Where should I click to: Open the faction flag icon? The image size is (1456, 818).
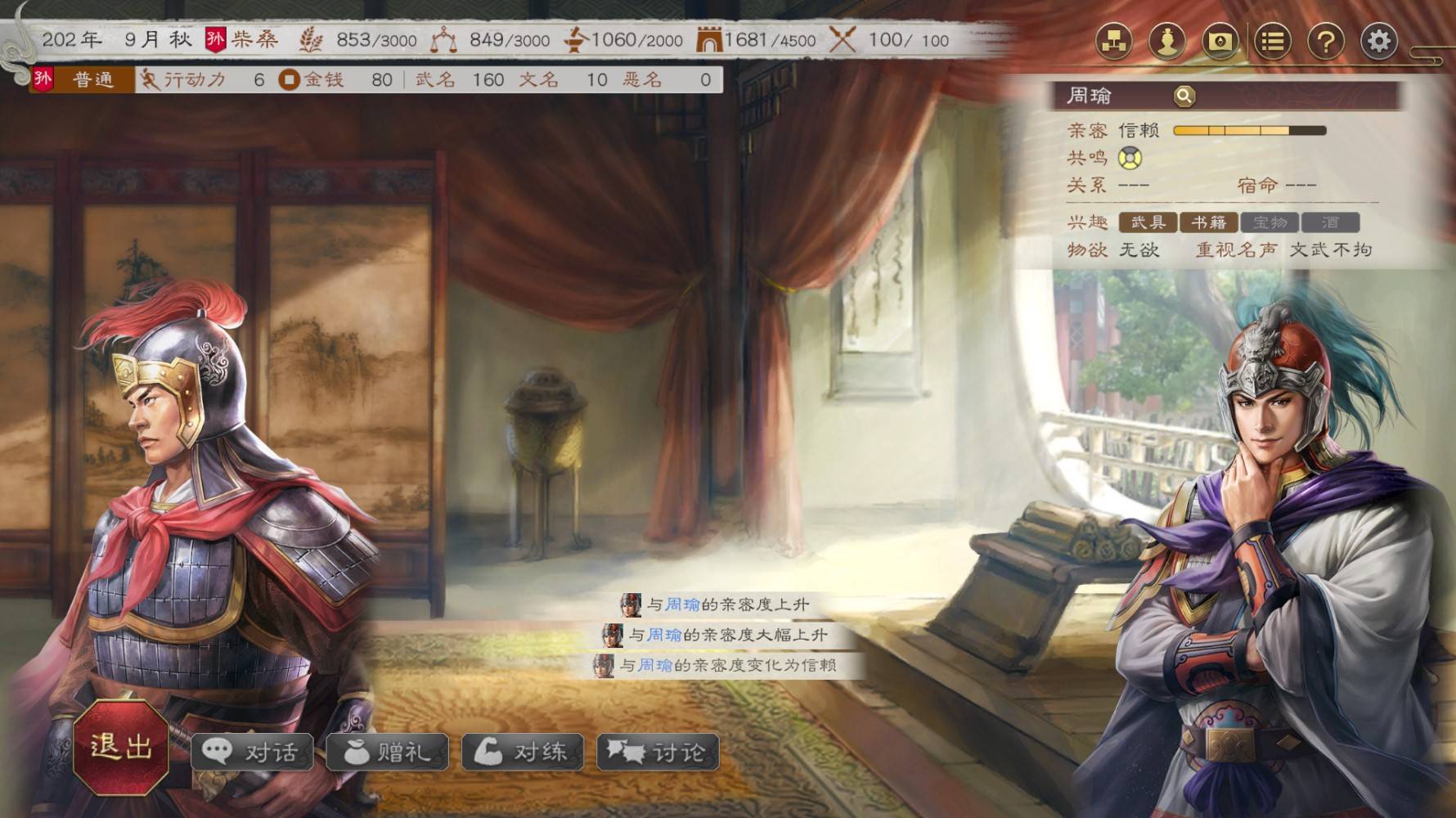pos(1220,41)
